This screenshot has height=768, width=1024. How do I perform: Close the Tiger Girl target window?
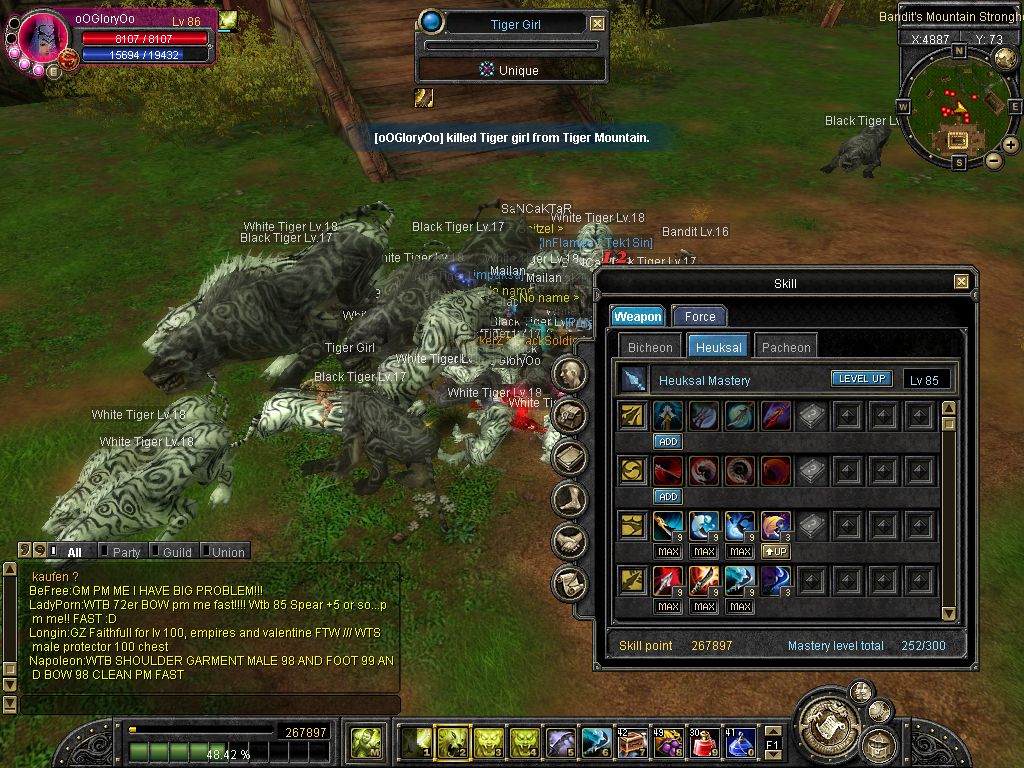pos(597,24)
